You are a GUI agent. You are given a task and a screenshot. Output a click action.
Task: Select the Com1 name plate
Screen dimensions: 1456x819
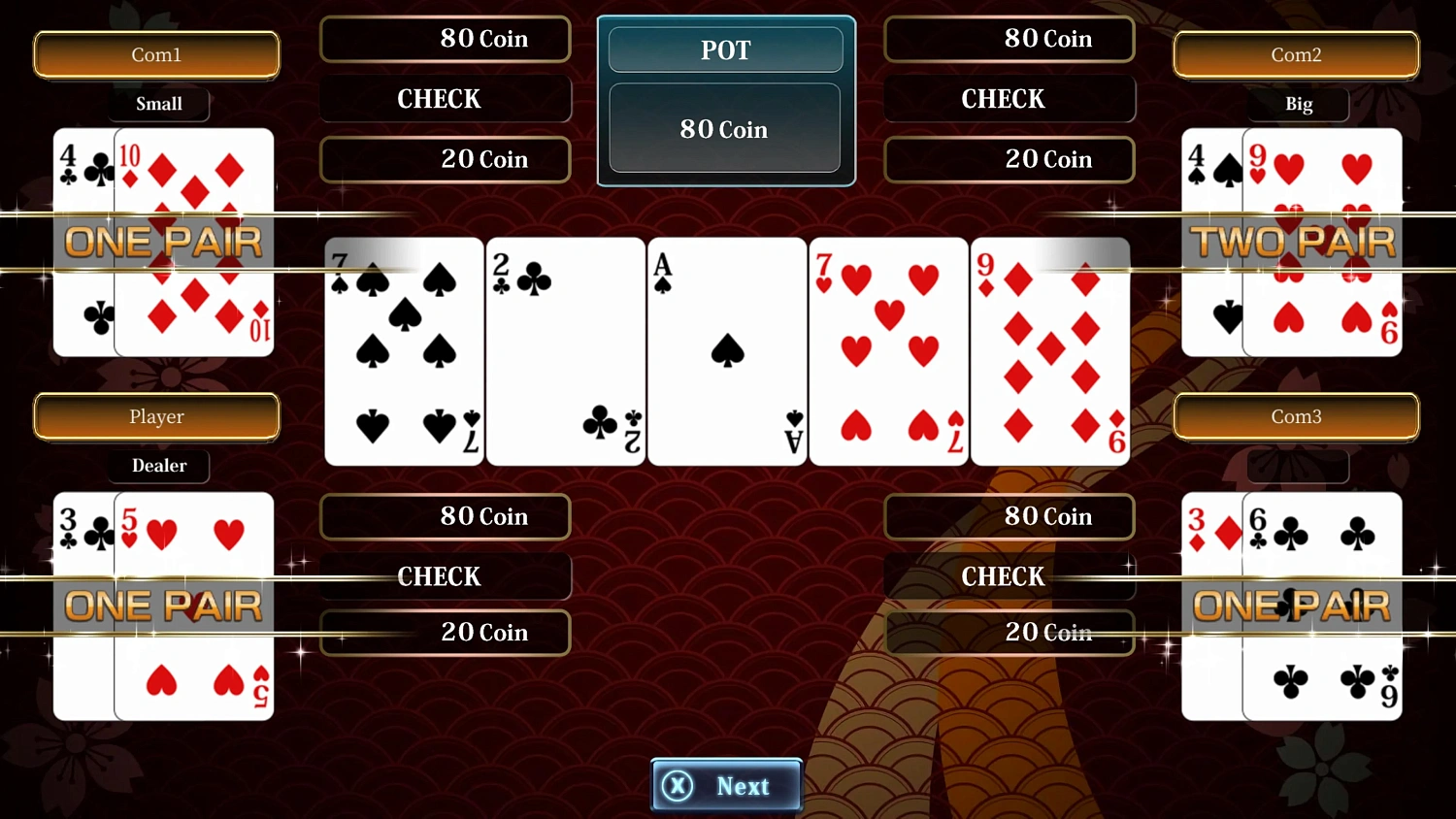tap(156, 55)
